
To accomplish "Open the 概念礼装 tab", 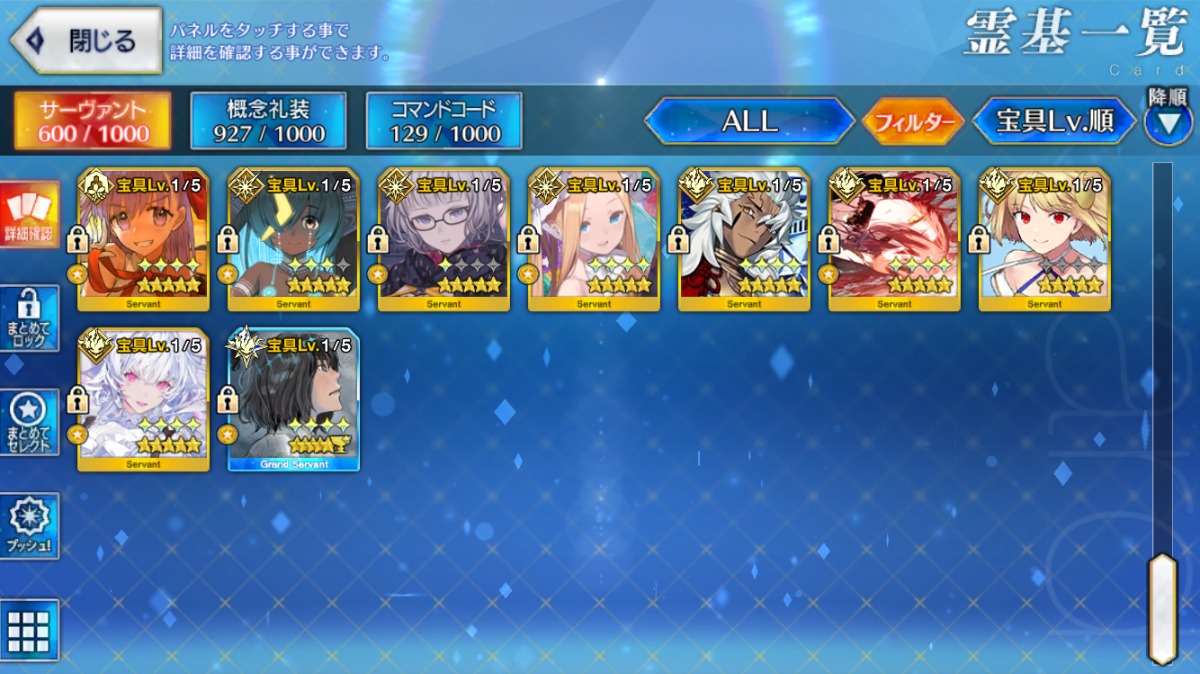I will tap(268, 121).
